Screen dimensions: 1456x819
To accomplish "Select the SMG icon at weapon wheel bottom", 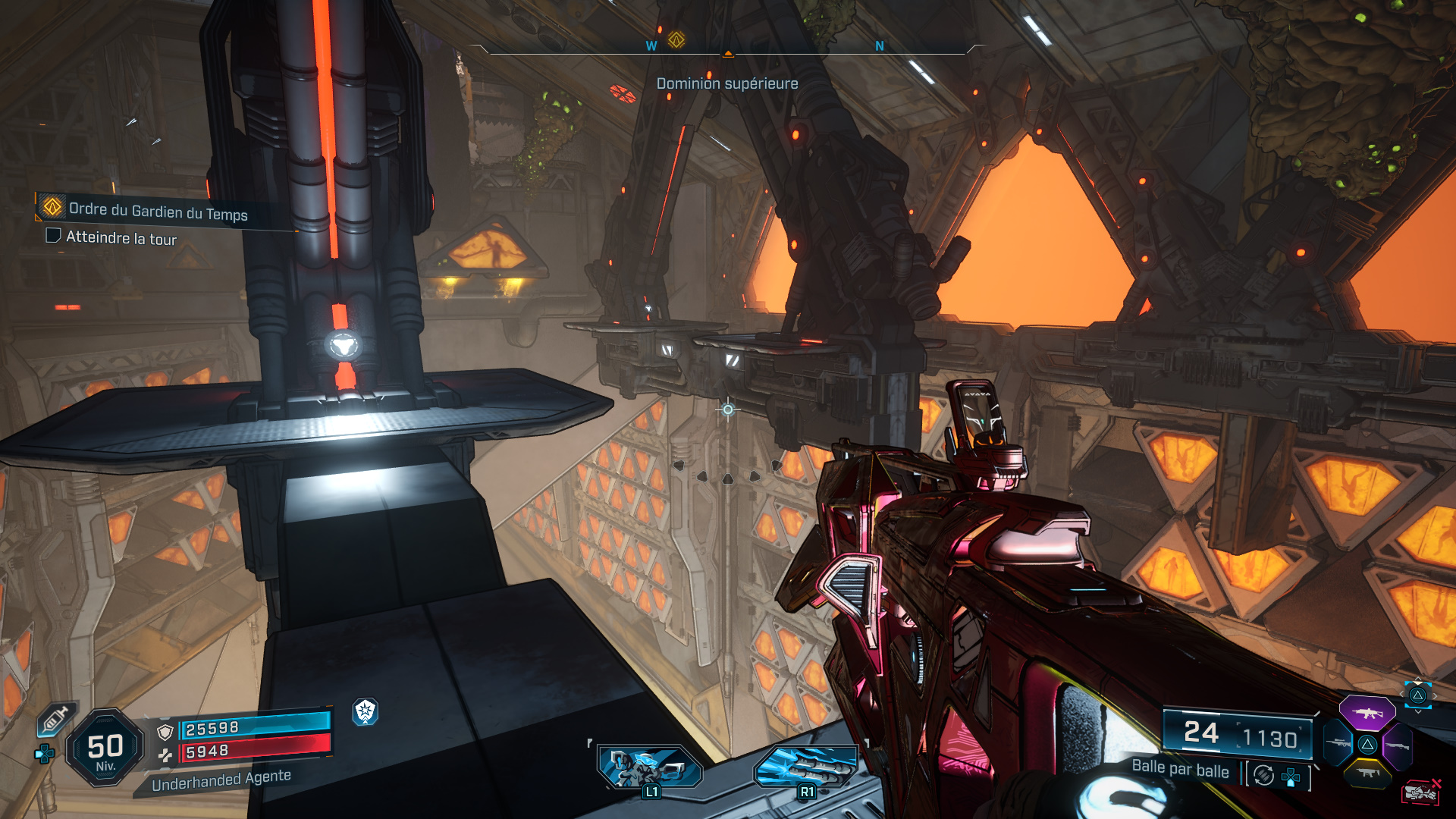I will (x=1367, y=773).
